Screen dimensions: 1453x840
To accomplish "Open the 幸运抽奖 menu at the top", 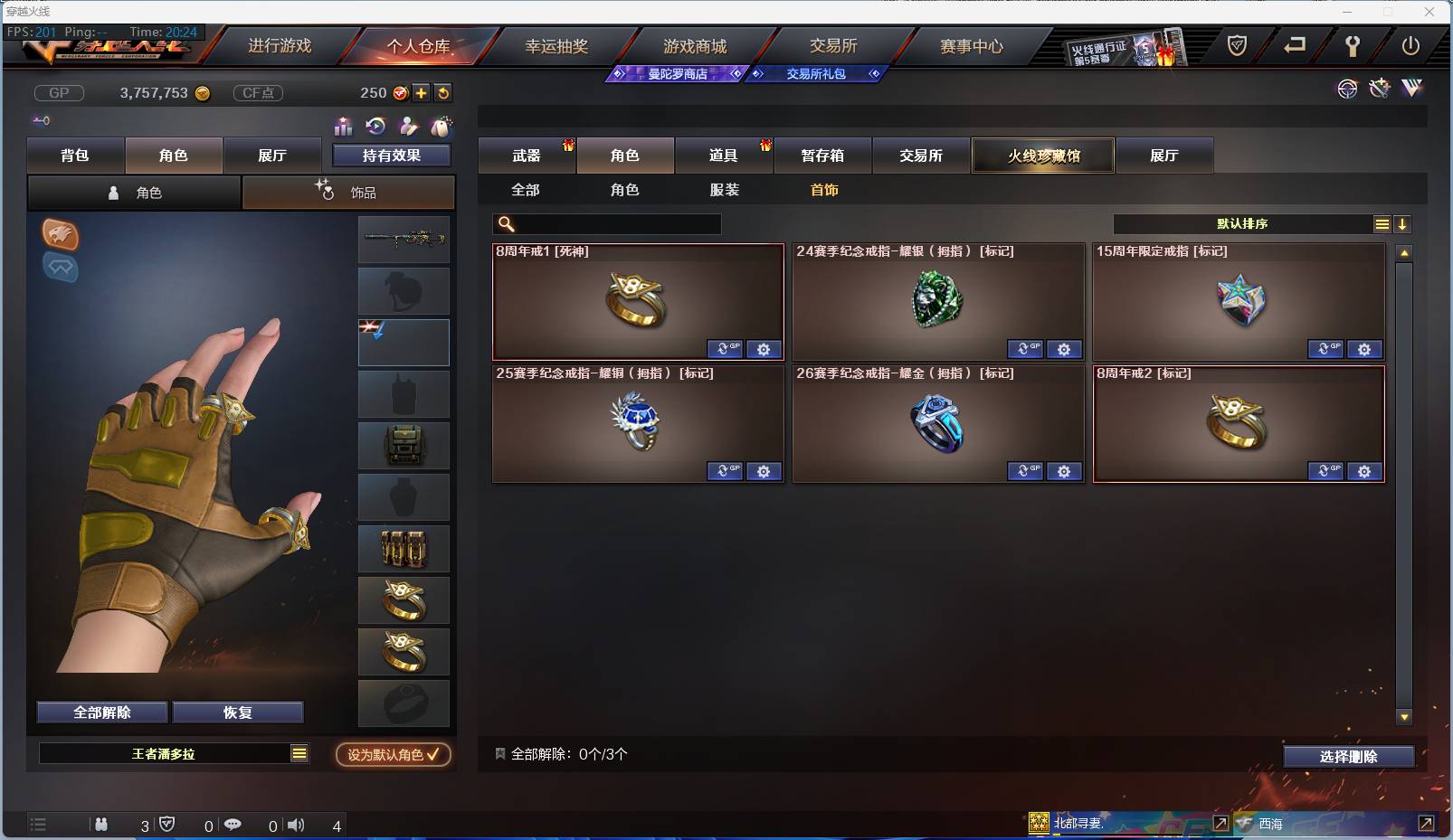I will coord(556,45).
